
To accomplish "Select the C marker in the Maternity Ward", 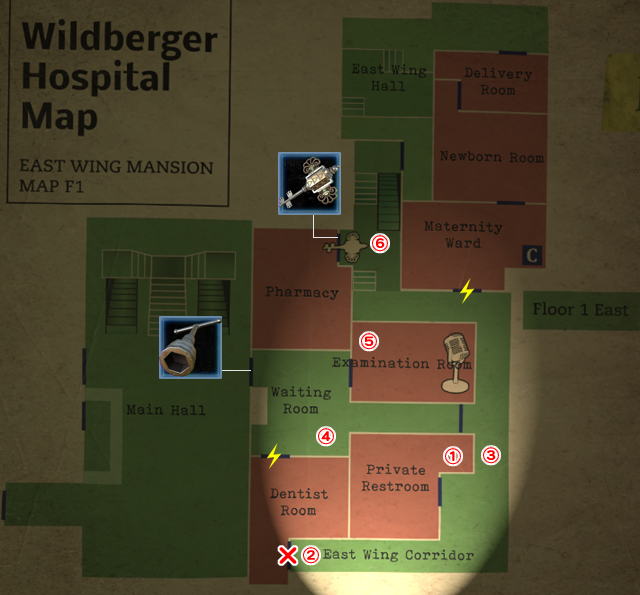I will pos(531,256).
